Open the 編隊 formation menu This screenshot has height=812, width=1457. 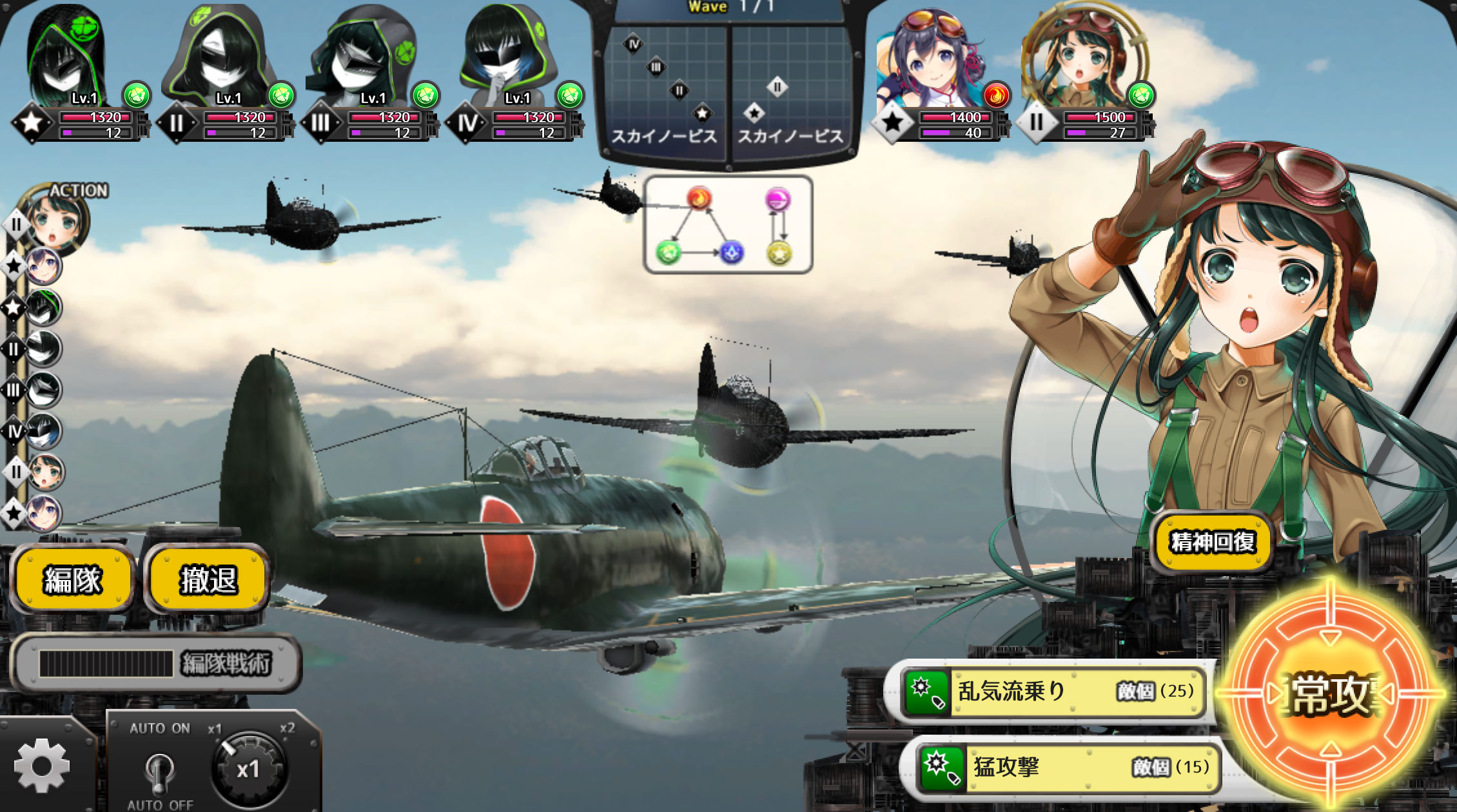[x=72, y=579]
